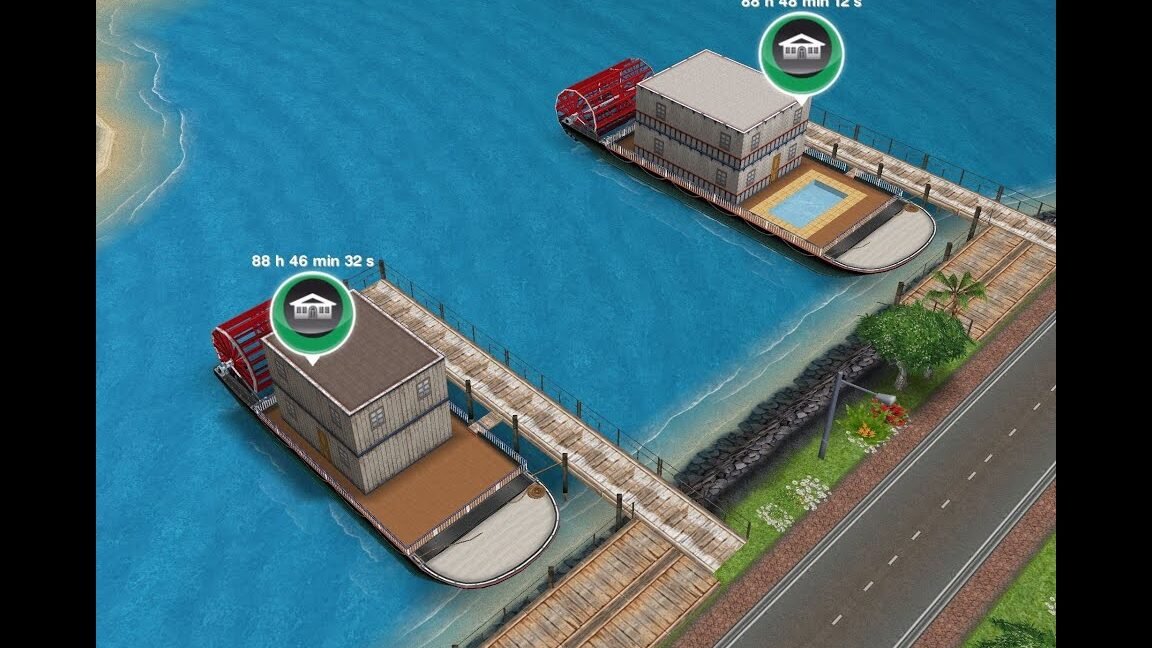Image resolution: width=1152 pixels, height=648 pixels.
Task: Select the house icon on the pool houseboat
Action: [x=801, y=49]
